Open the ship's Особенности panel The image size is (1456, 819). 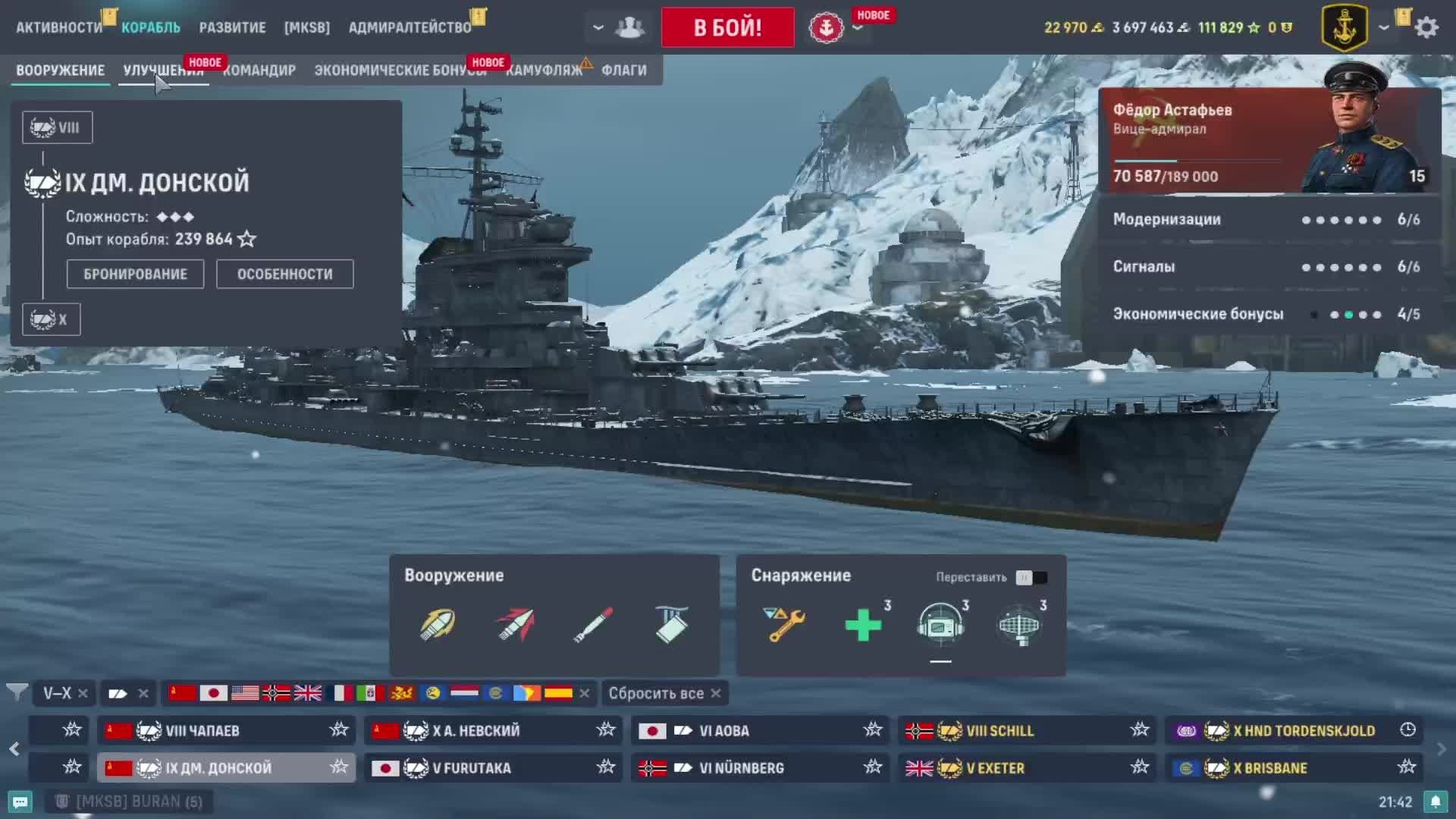coord(284,275)
